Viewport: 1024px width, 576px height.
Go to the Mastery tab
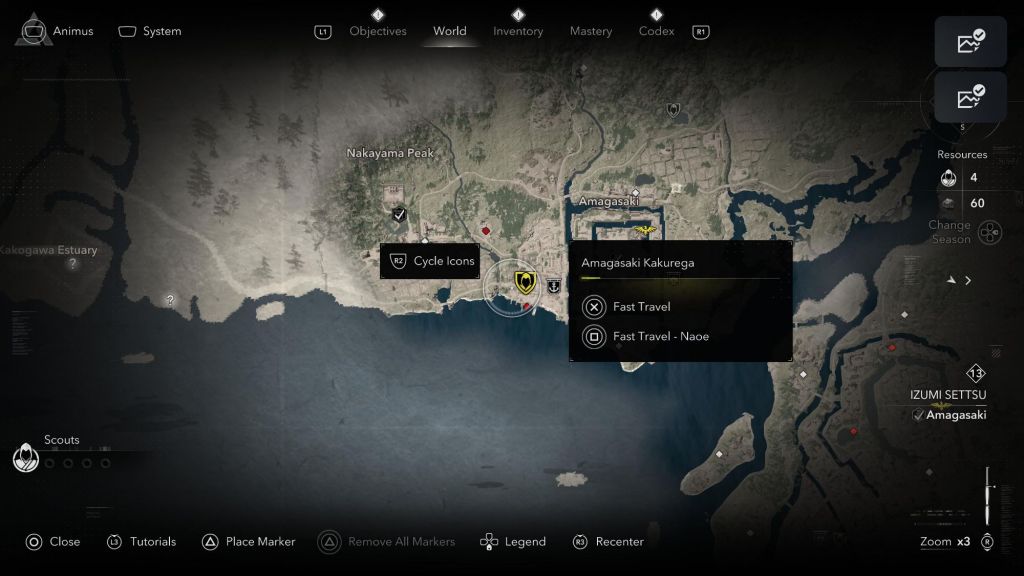(591, 31)
